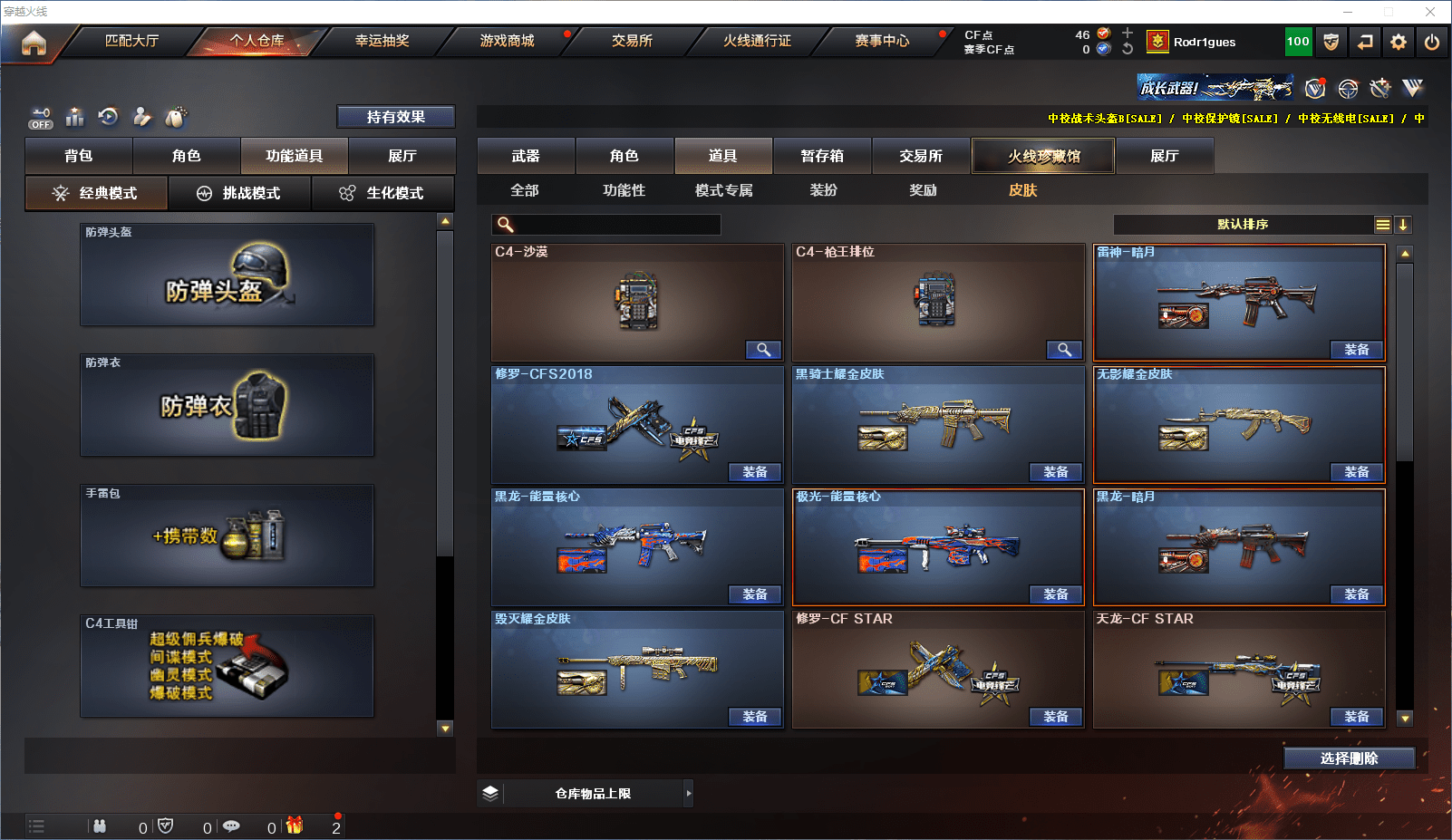Go to the home lobby icon
The height and width of the screenshot is (840, 1452).
[34, 43]
